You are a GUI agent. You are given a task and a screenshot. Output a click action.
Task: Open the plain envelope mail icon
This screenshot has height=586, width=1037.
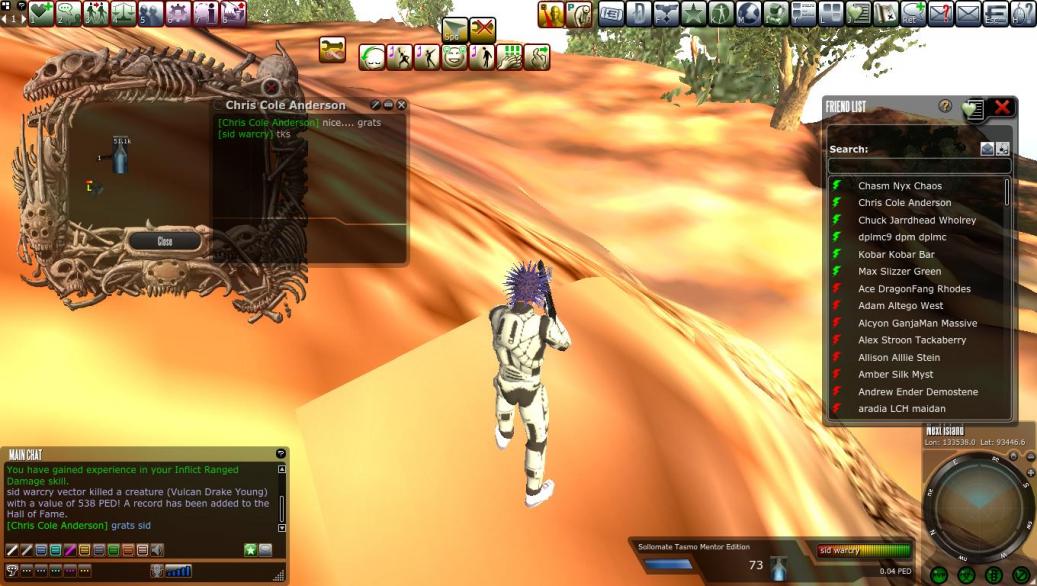967,14
